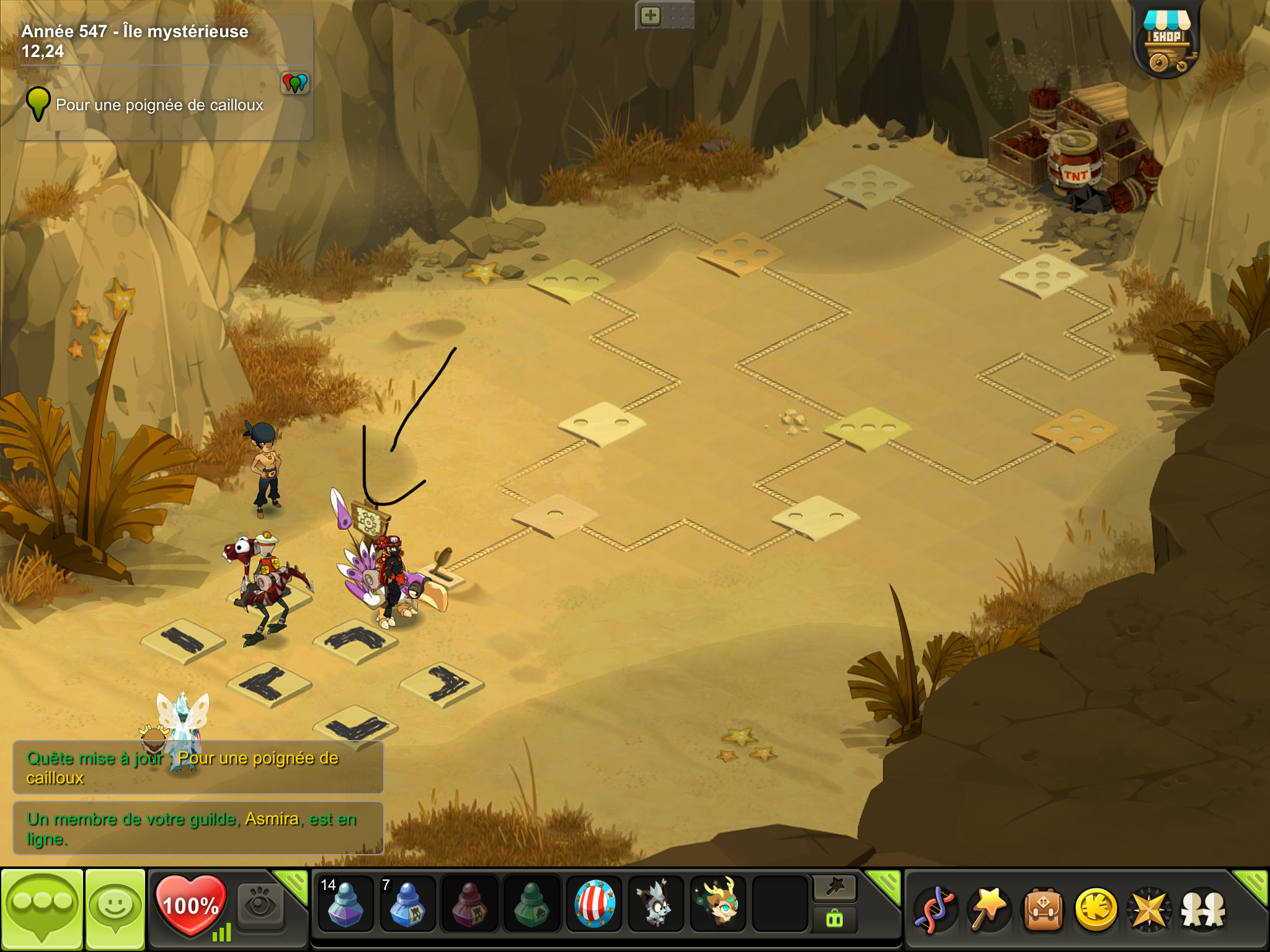This screenshot has height=952, width=1270.
Task: Switch shortcut bar to green bag items tab
Action: (835, 919)
